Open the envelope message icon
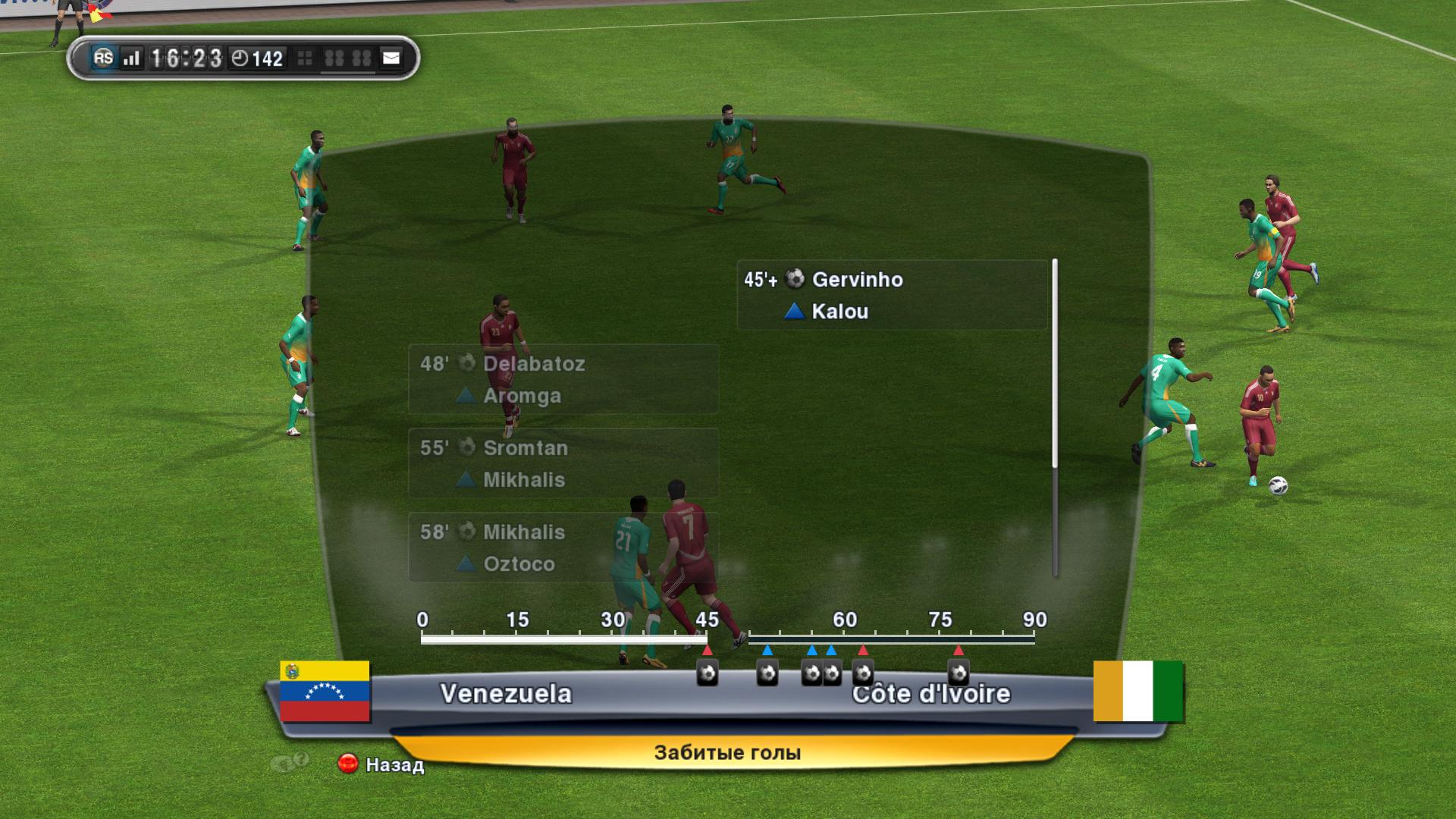 [391, 58]
